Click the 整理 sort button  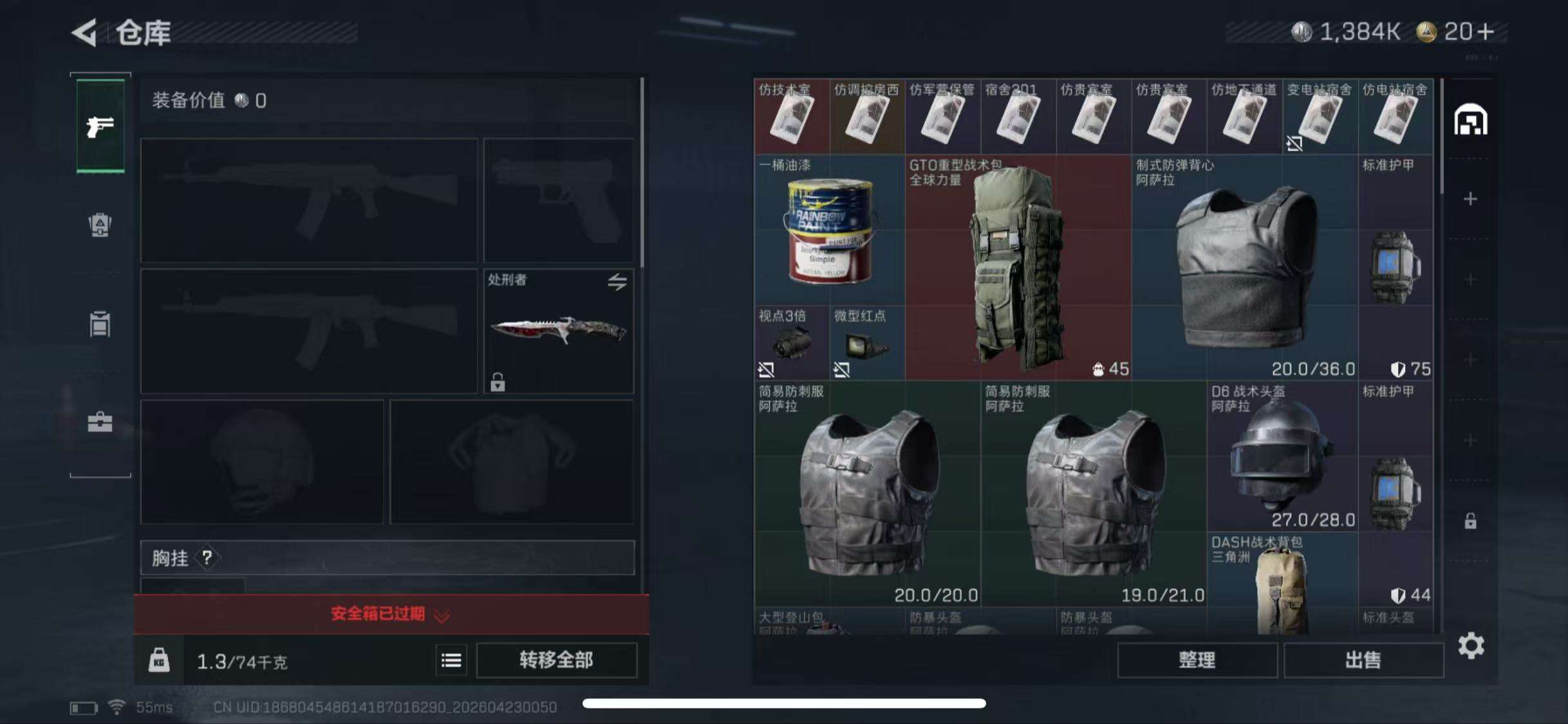pyautogui.click(x=1197, y=660)
